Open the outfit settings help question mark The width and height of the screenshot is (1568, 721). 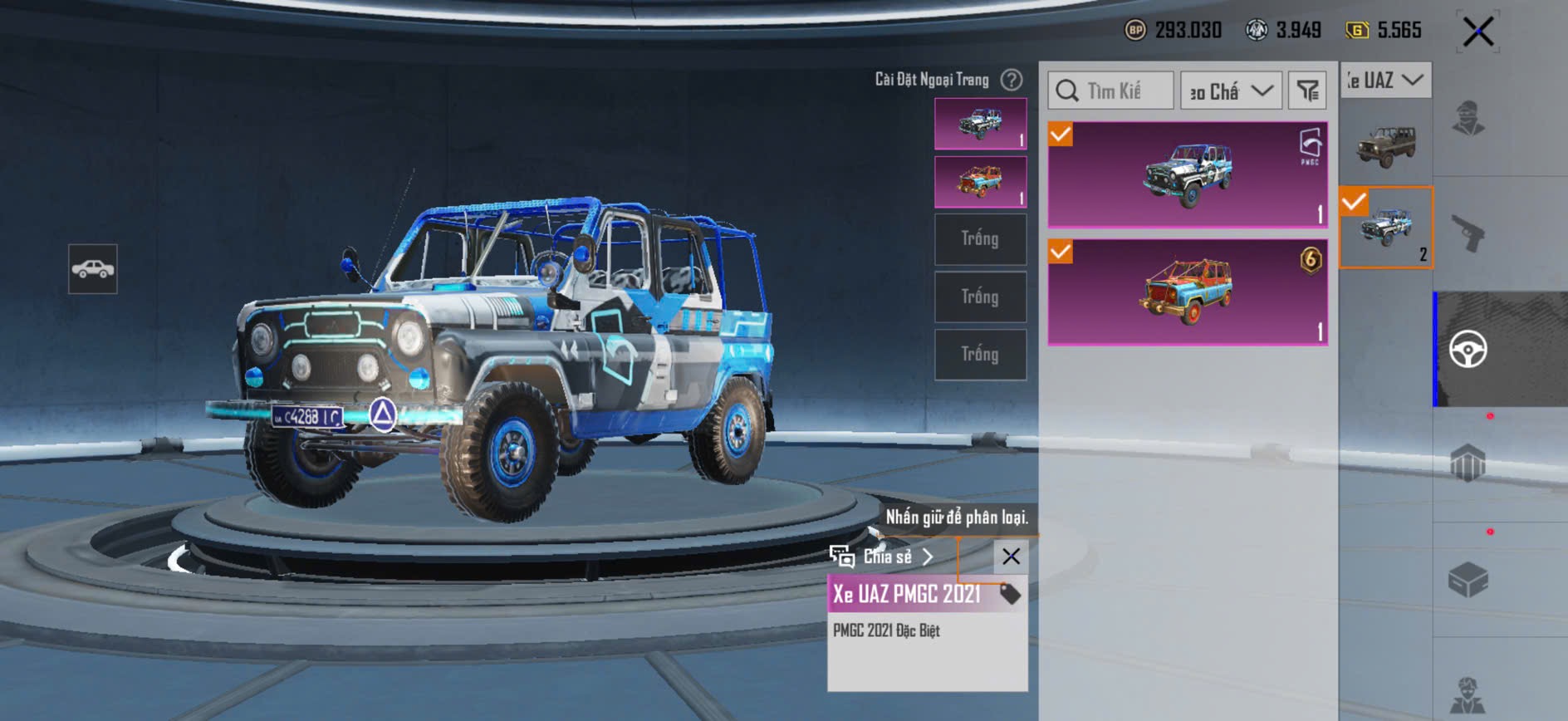tap(1011, 80)
